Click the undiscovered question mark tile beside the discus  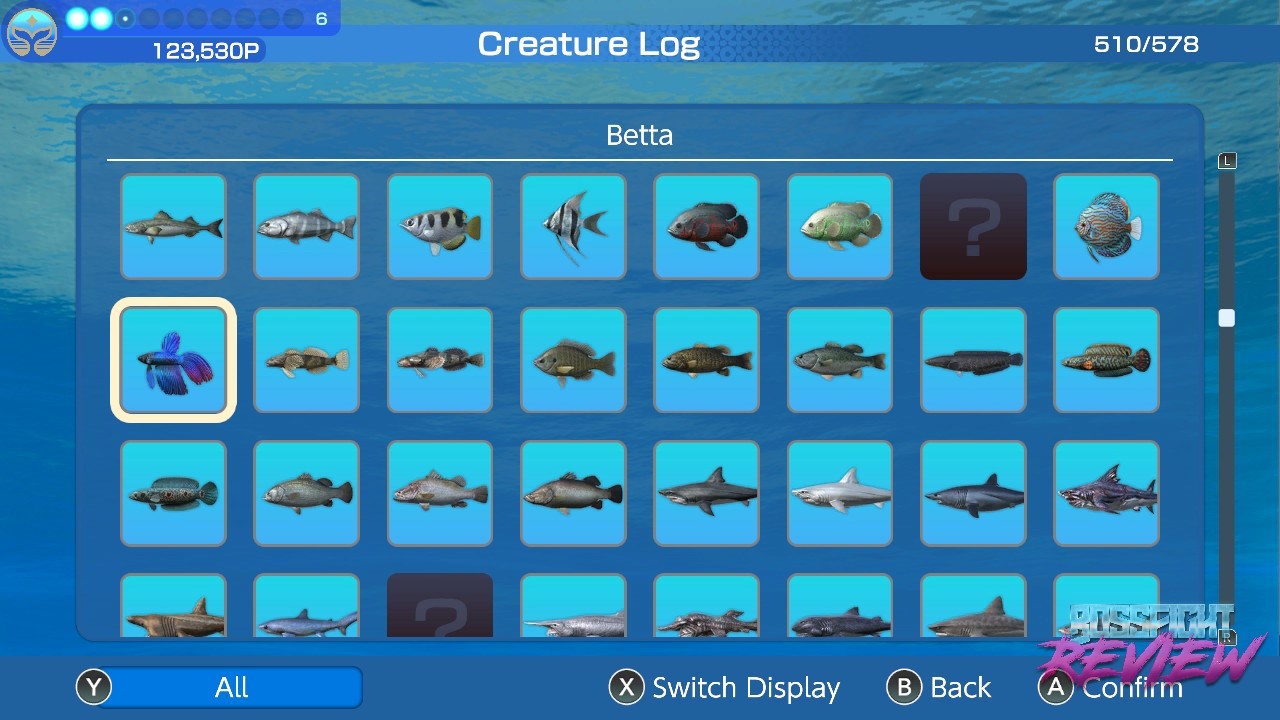(973, 227)
